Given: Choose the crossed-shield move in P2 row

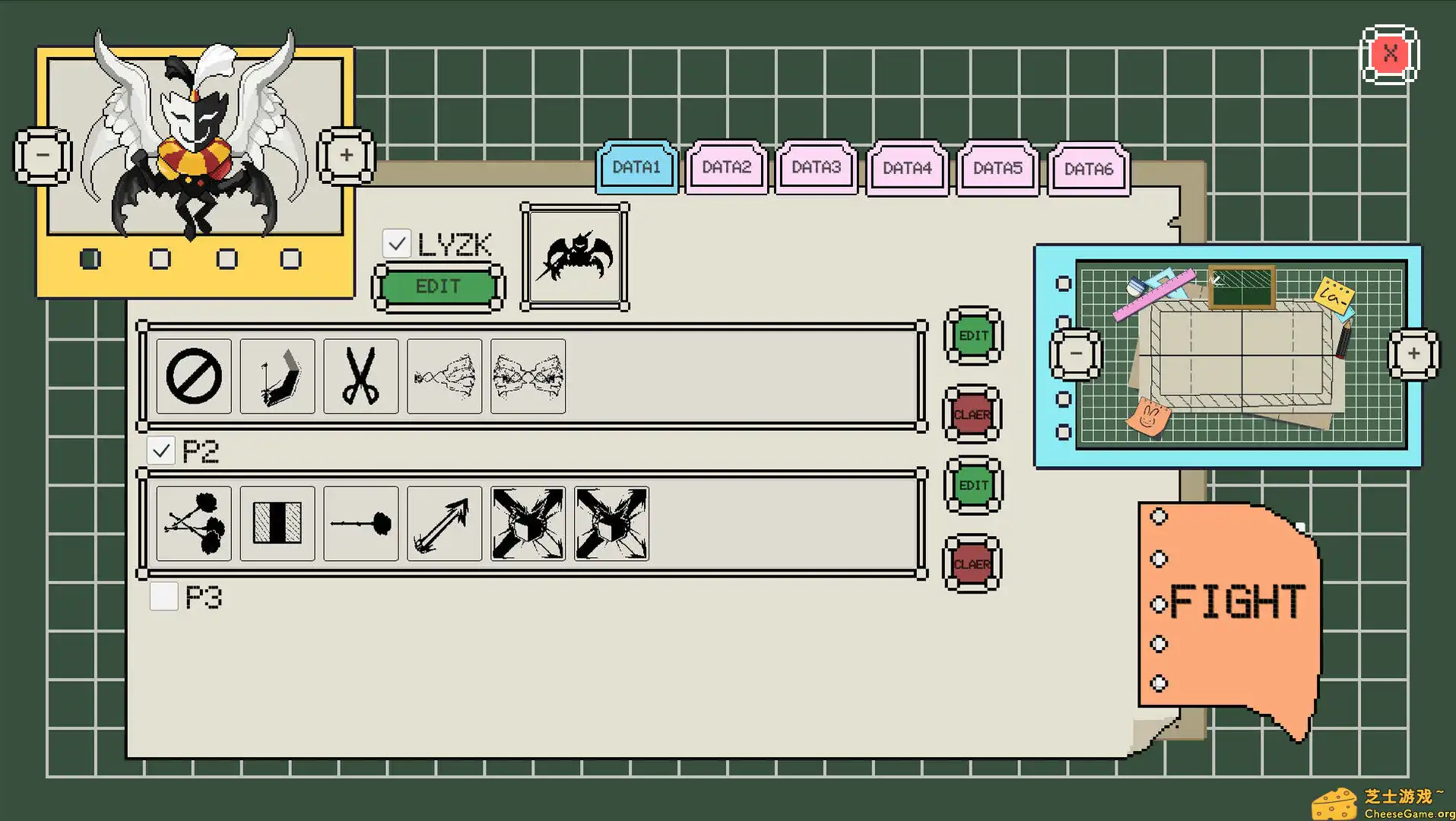Looking at the screenshot, I should tap(527, 524).
